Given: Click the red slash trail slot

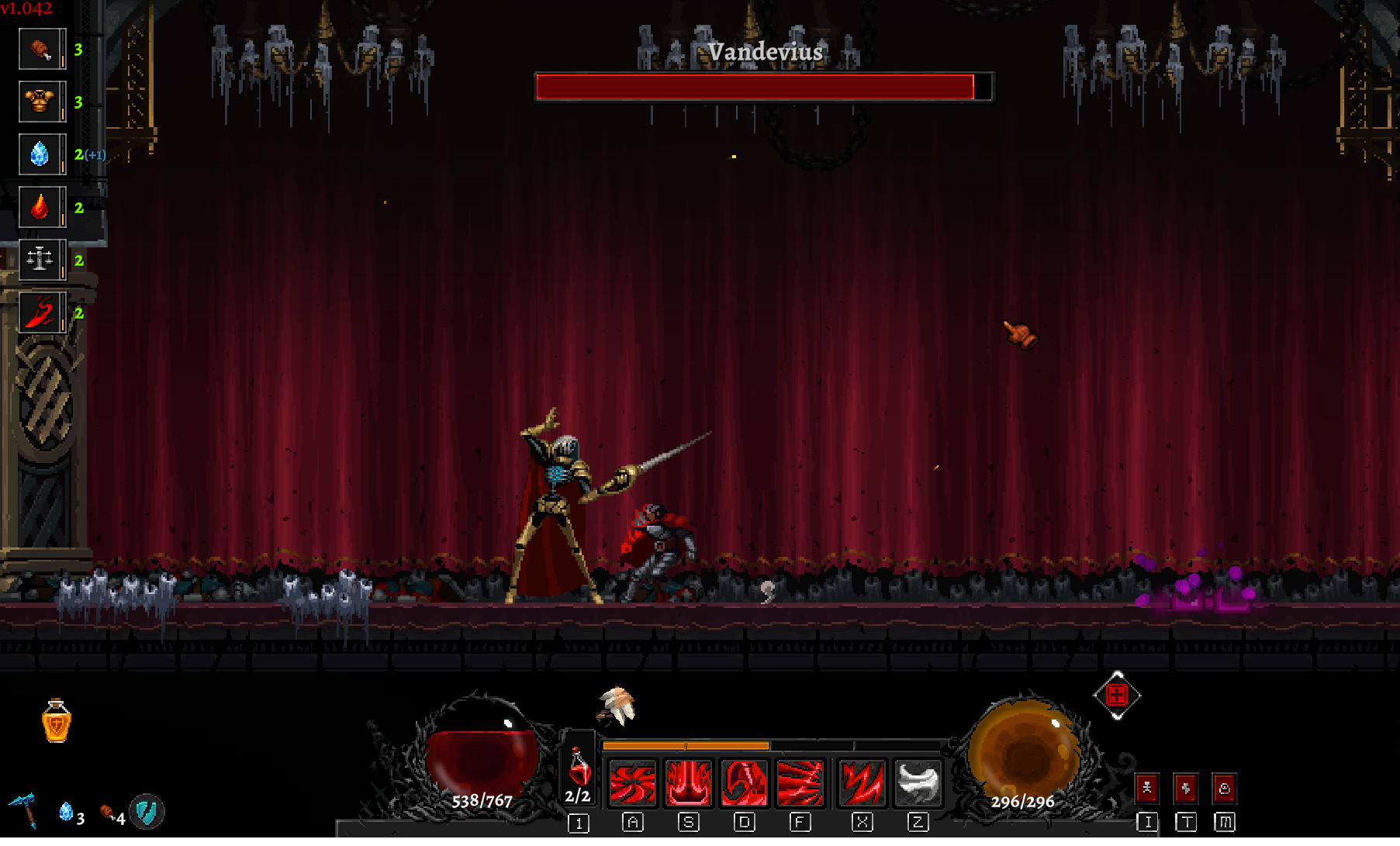Looking at the screenshot, I should (41, 313).
